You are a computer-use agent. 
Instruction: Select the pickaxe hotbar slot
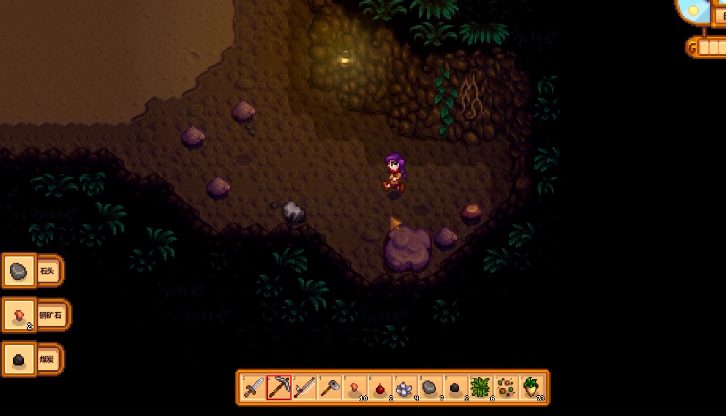click(279, 387)
